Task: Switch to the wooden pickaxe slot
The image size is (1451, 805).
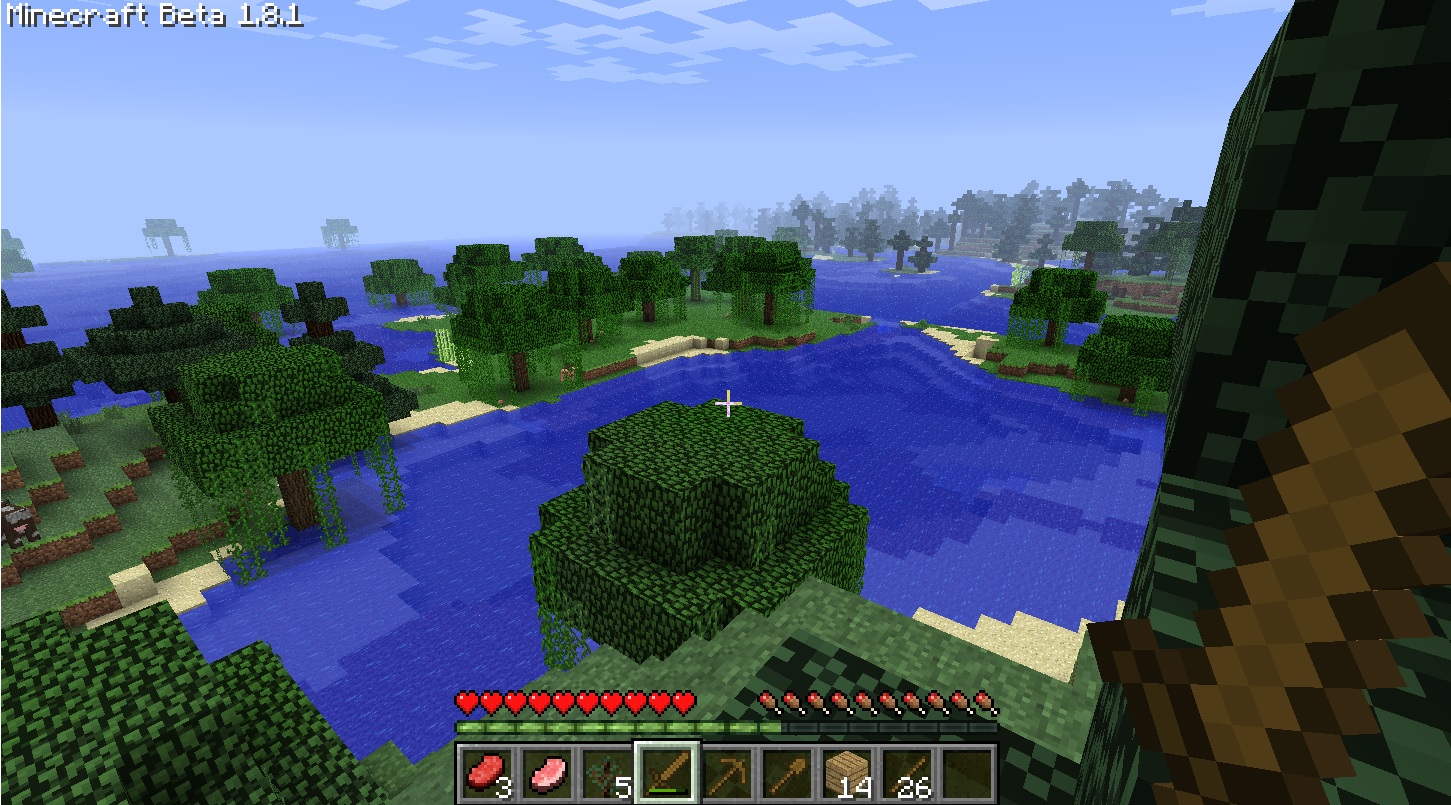Action: [727, 774]
